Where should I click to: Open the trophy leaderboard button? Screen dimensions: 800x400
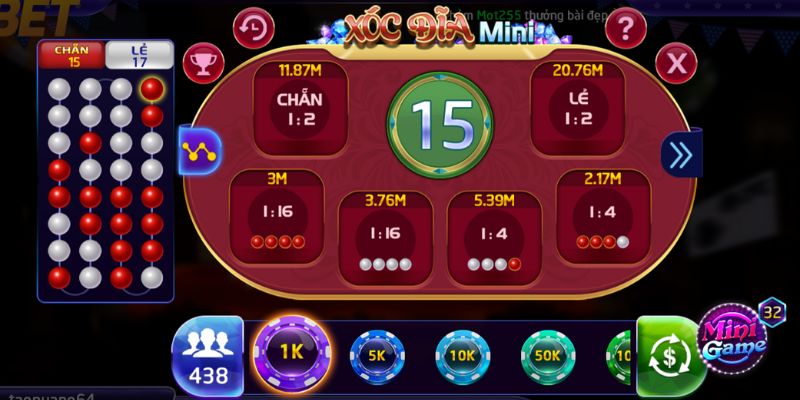pyautogui.click(x=205, y=64)
